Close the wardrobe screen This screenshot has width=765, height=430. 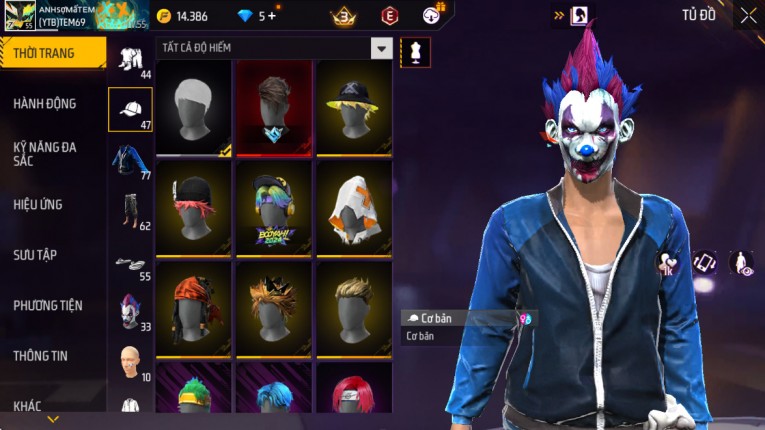[x=748, y=15]
